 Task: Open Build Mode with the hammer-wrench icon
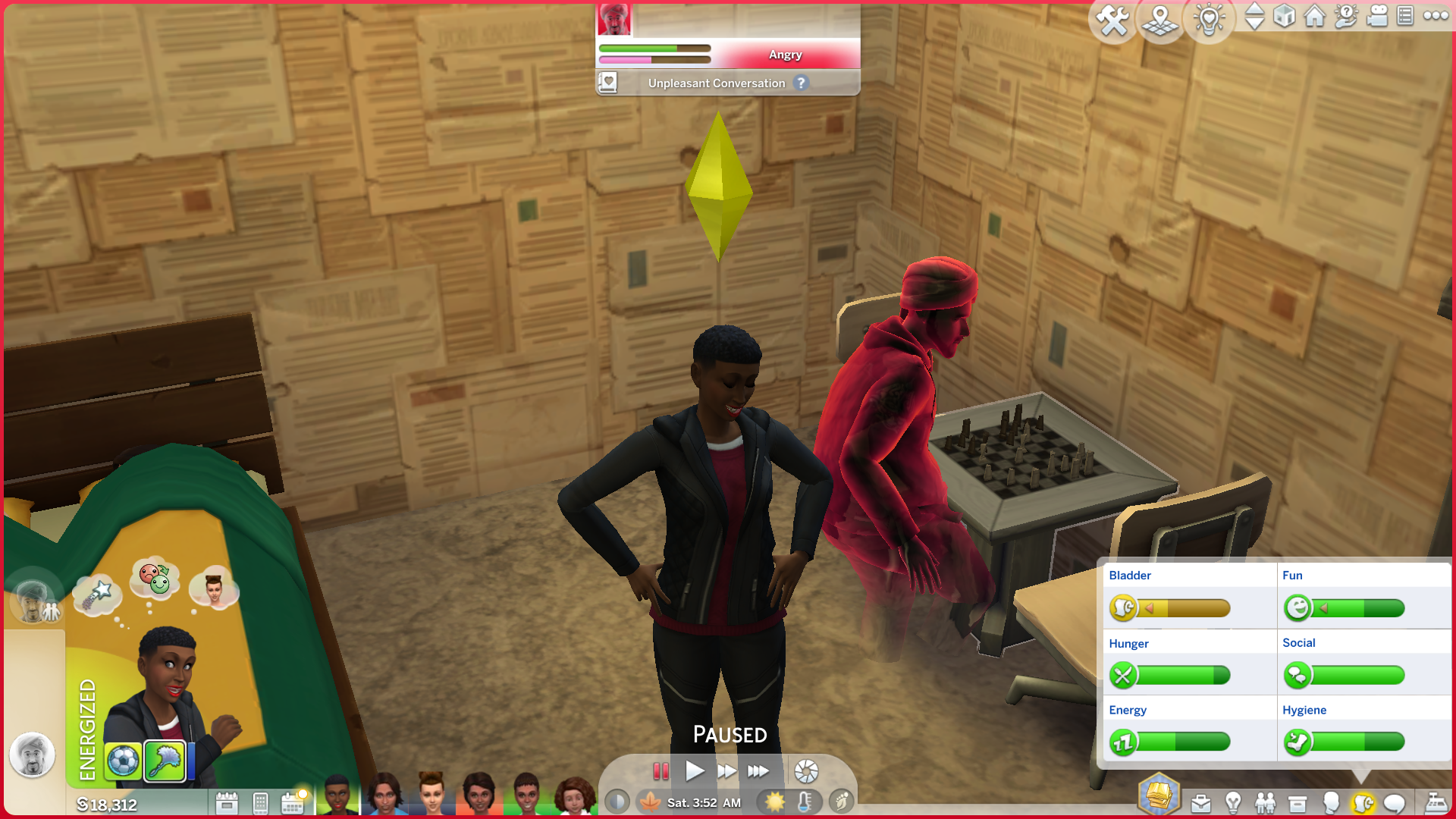pos(1112,20)
